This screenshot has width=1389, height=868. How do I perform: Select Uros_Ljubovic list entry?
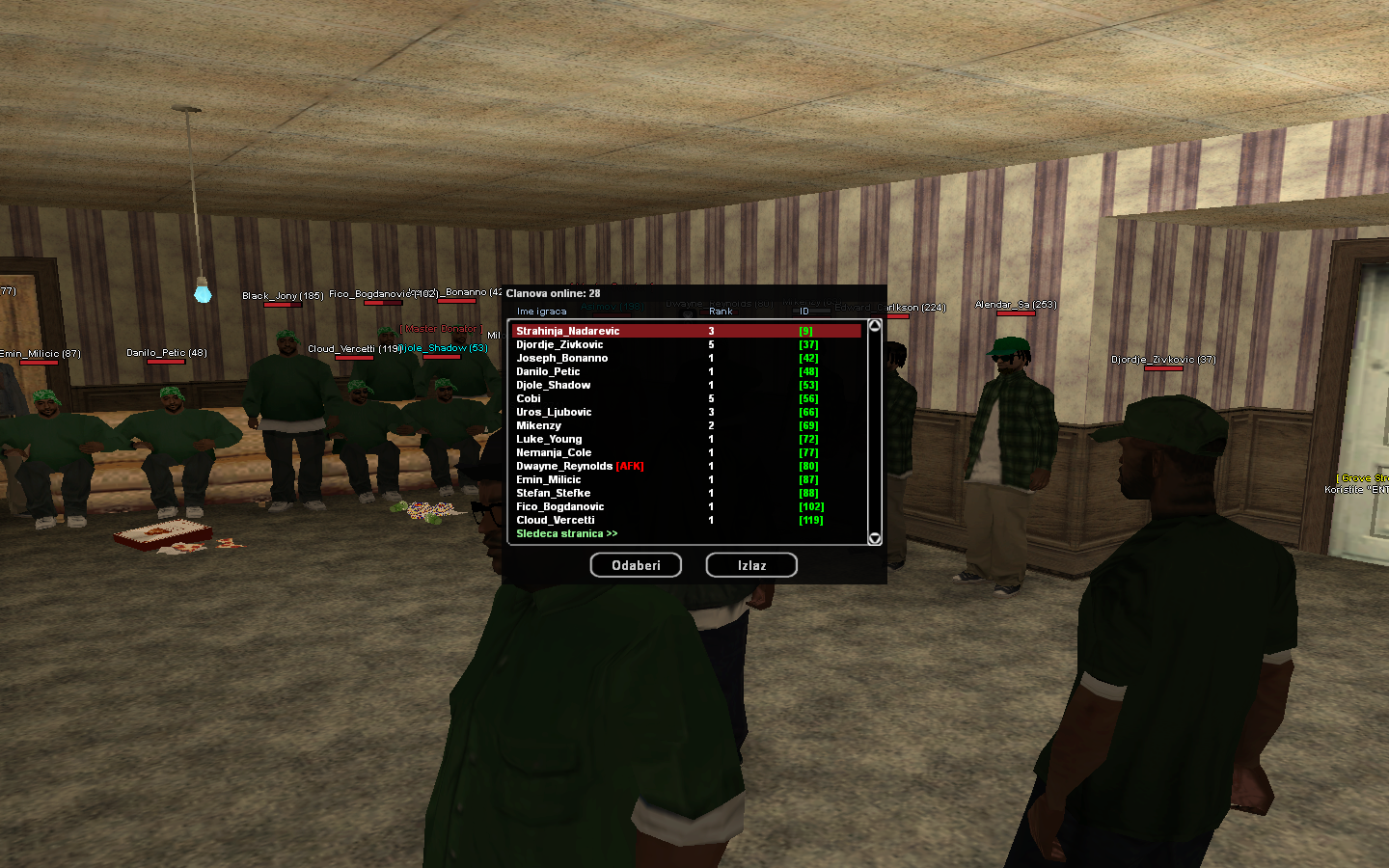(x=554, y=412)
